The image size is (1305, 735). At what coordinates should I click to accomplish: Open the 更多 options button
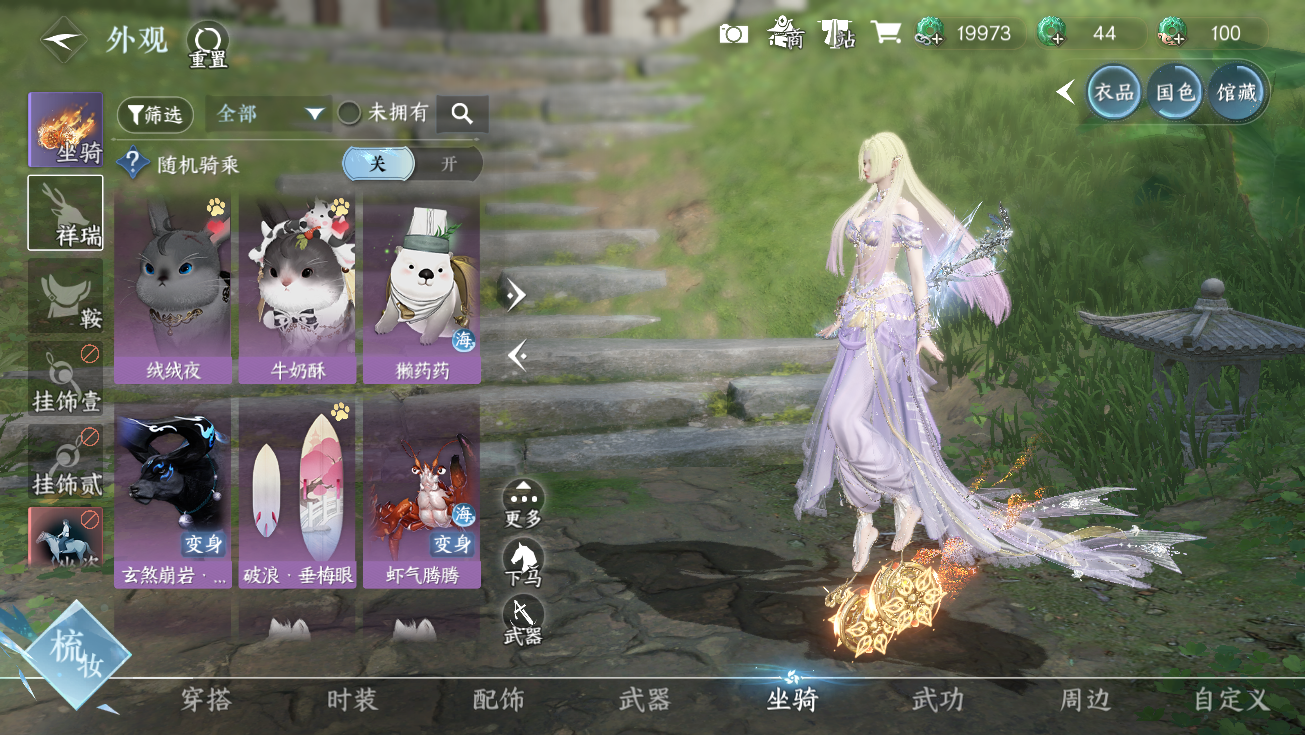(x=523, y=502)
